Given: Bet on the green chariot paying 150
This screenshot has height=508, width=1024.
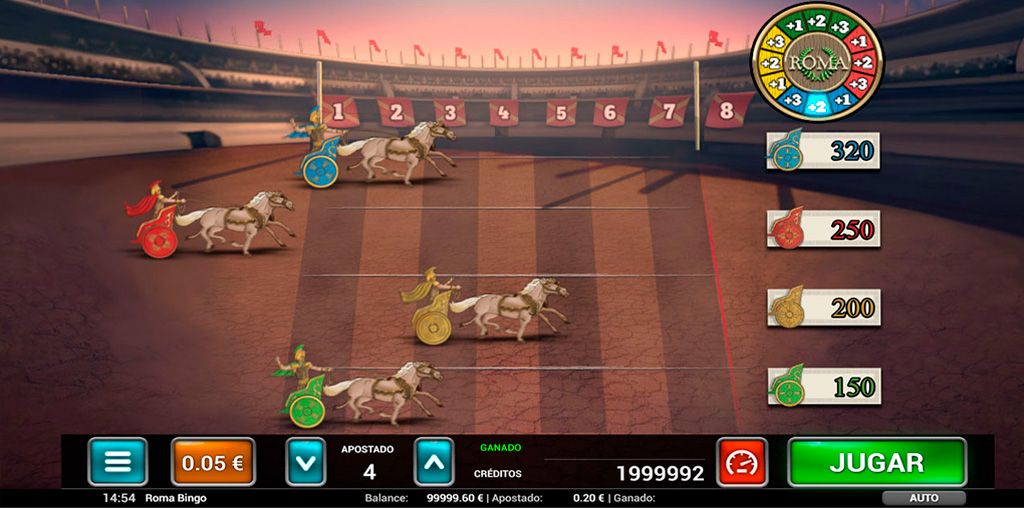Looking at the screenshot, I should click(x=823, y=386).
